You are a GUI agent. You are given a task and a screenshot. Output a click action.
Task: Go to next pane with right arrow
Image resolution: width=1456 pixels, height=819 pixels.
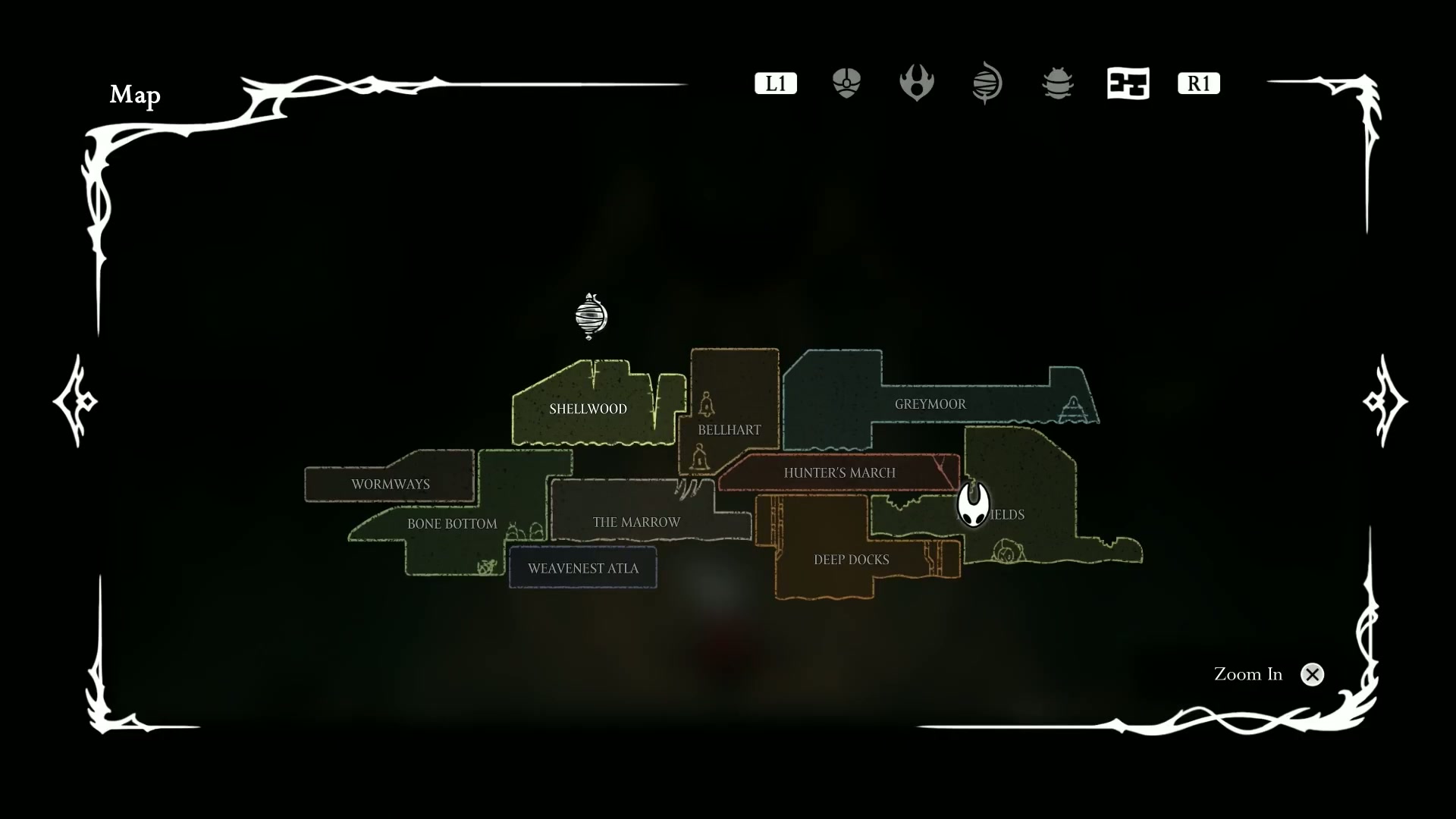click(x=1385, y=400)
